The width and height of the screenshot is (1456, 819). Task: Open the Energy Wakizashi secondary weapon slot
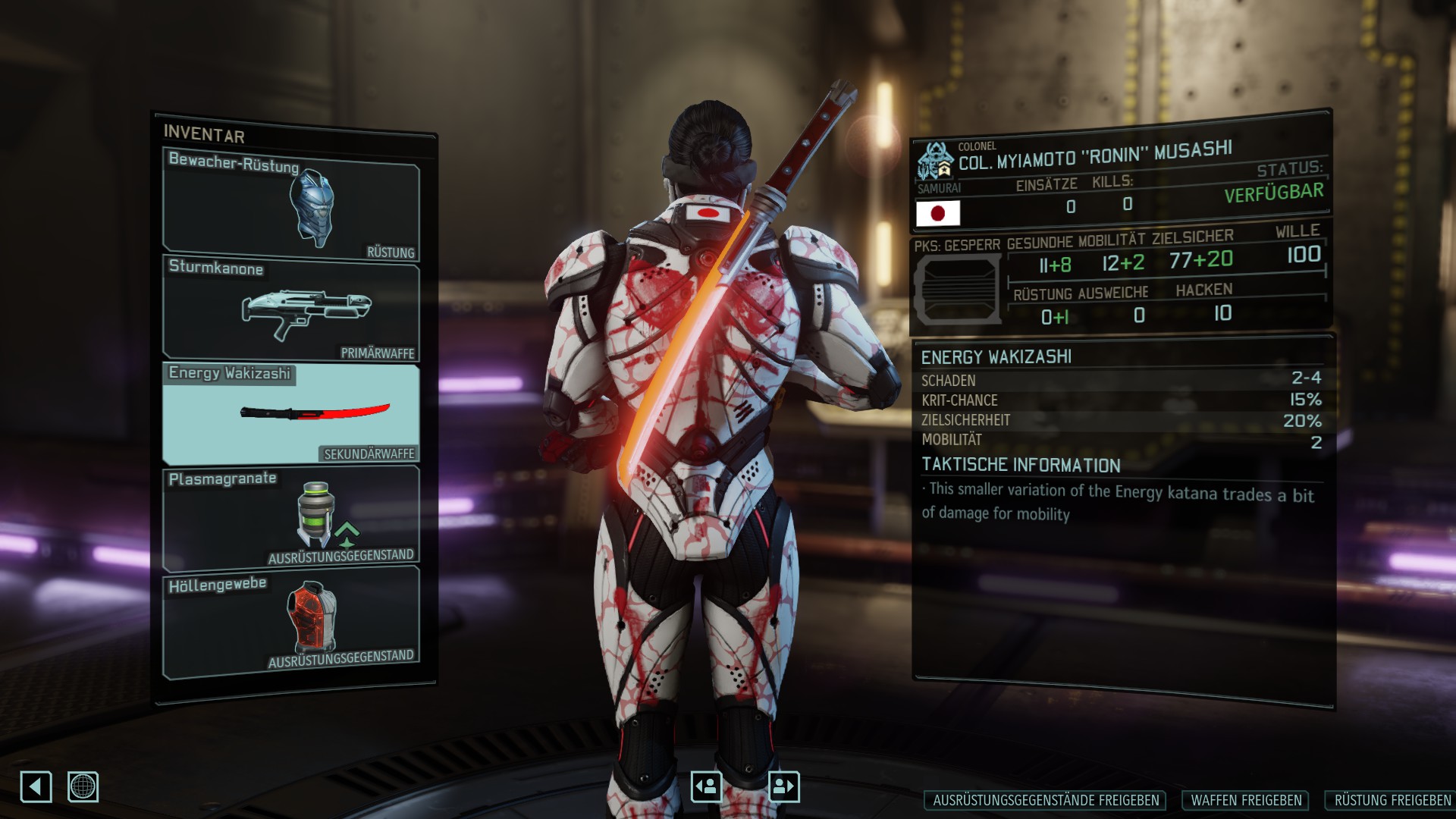click(291, 413)
